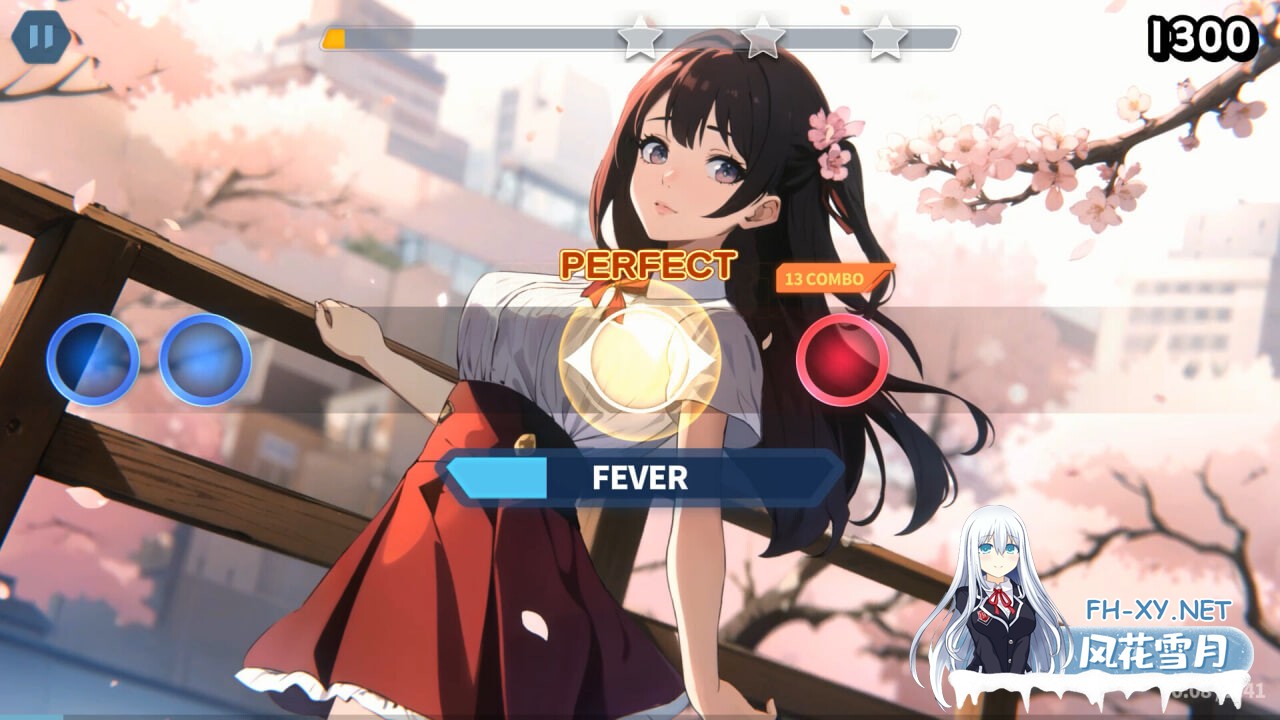This screenshot has height=720, width=1280.
Task: Hit the red rhythm note
Action: pyautogui.click(x=842, y=360)
